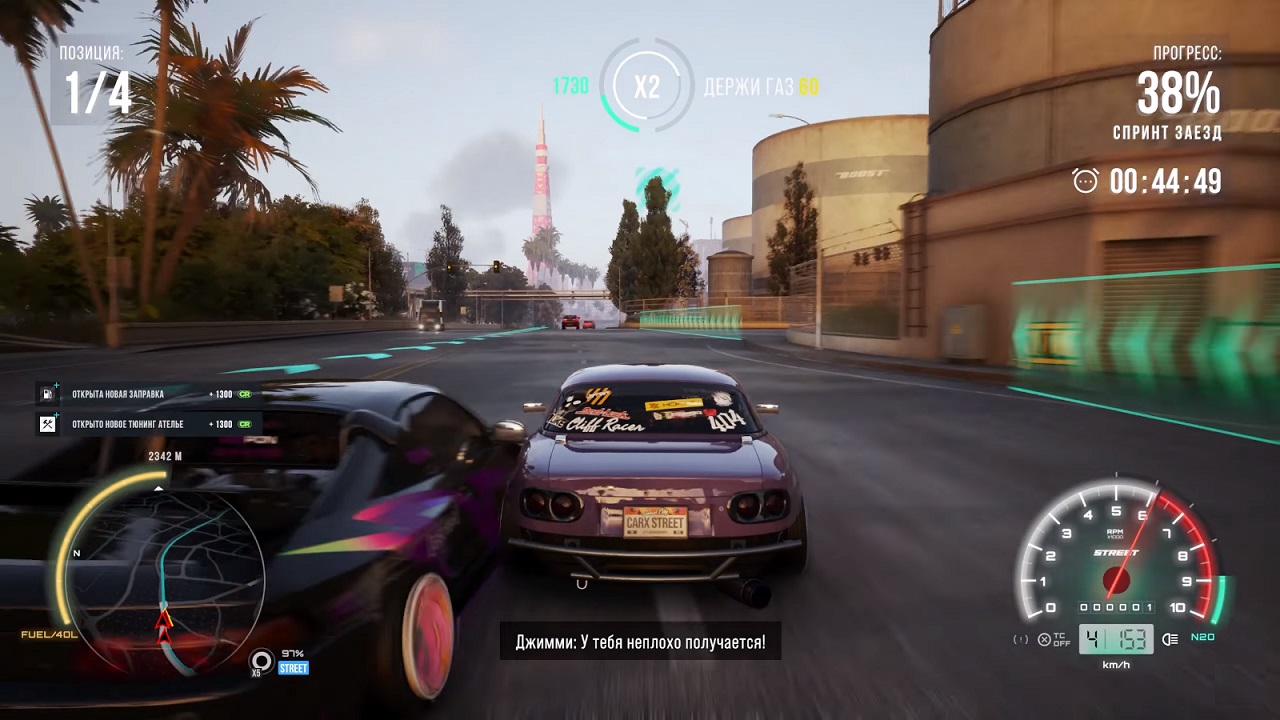The height and width of the screenshot is (720, 1280).
Task: Select the СПРИНТ ЗАЕЗД race mode label
Action: (x=1167, y=131)
